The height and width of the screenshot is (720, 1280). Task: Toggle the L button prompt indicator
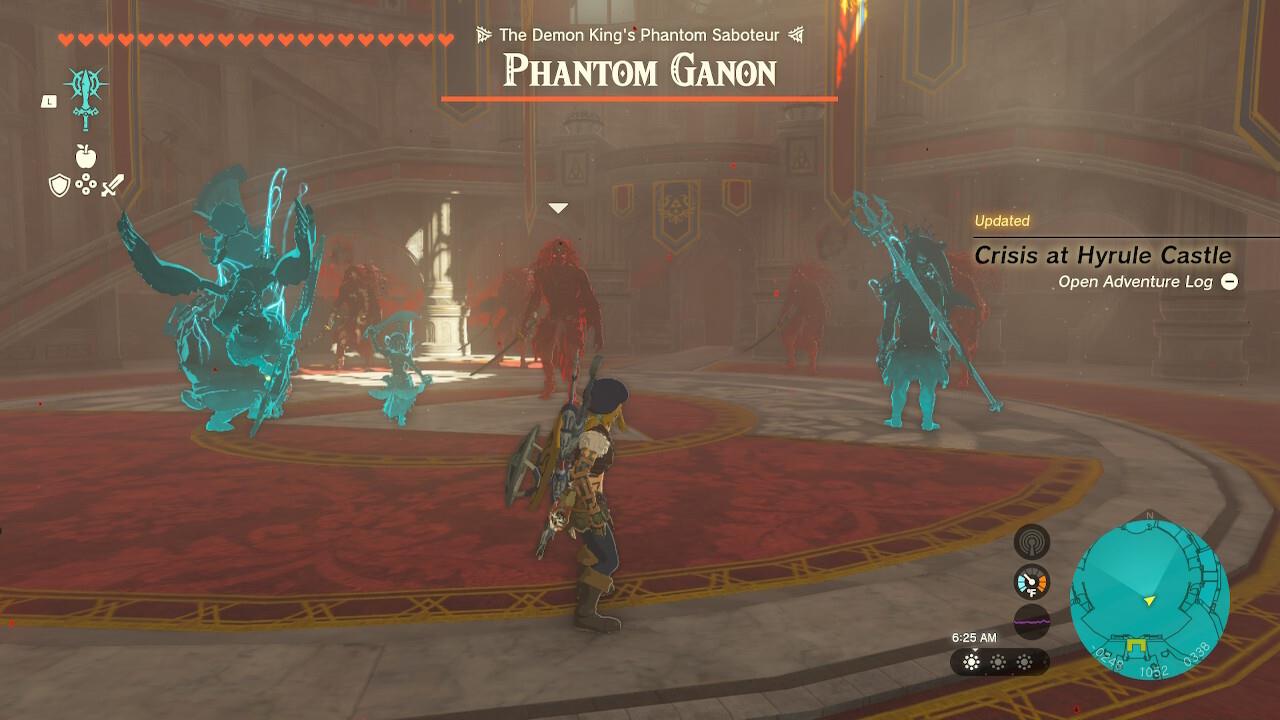(48, 101)
